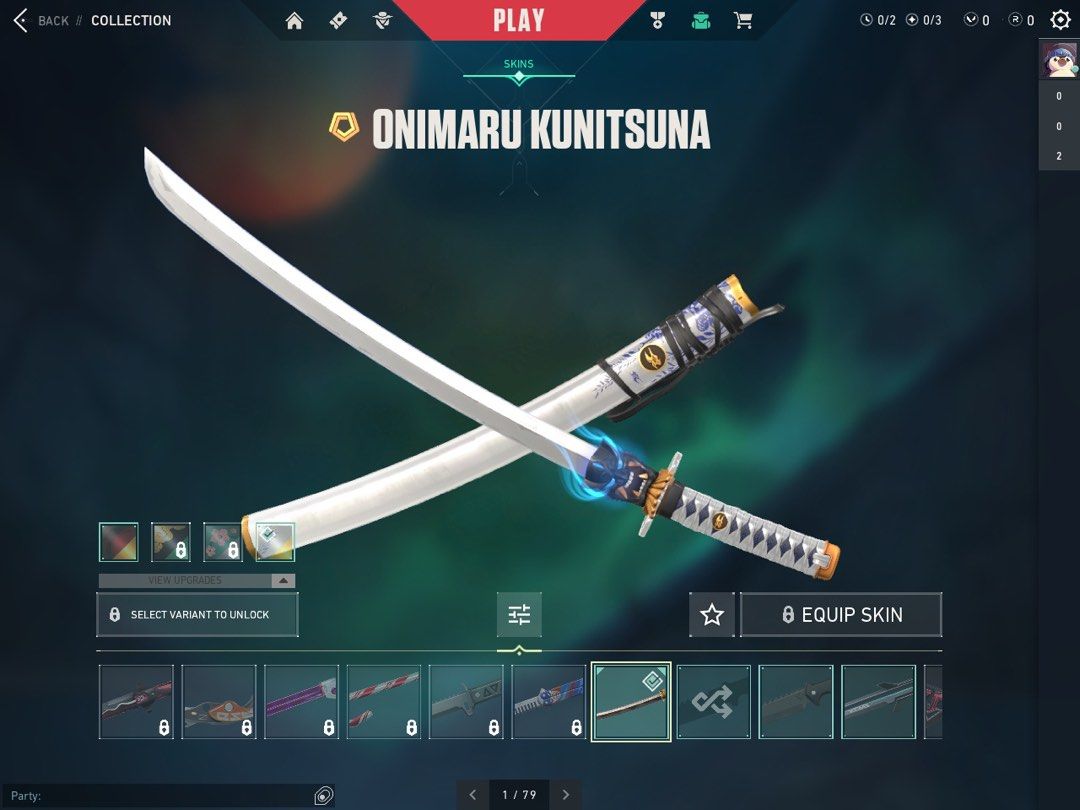Open the agents menu icon
The image size is (1080, 810).
pos(382,21)
